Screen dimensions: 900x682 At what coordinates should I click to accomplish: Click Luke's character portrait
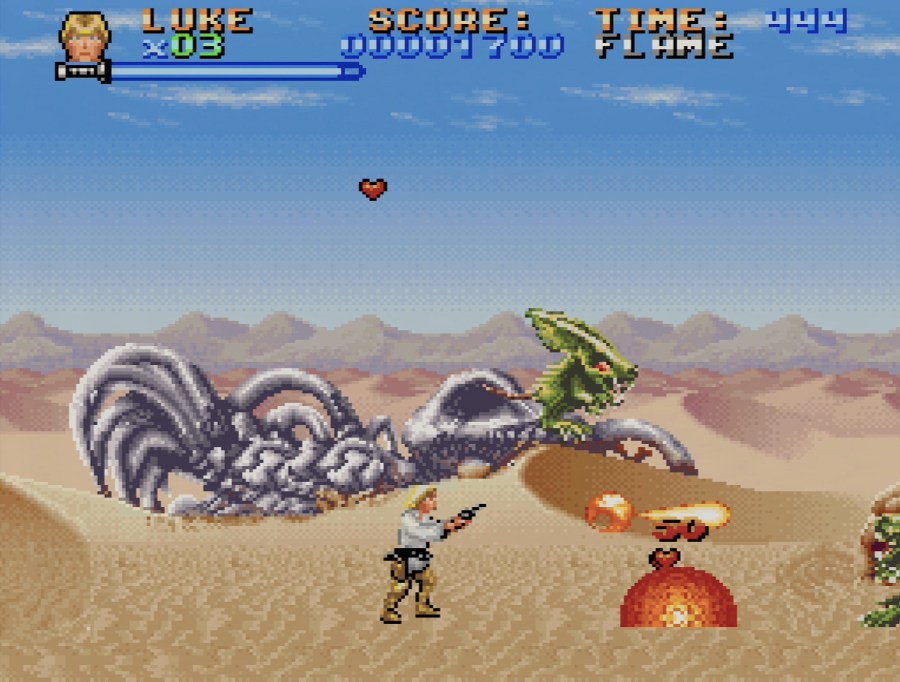click(84, 37)
